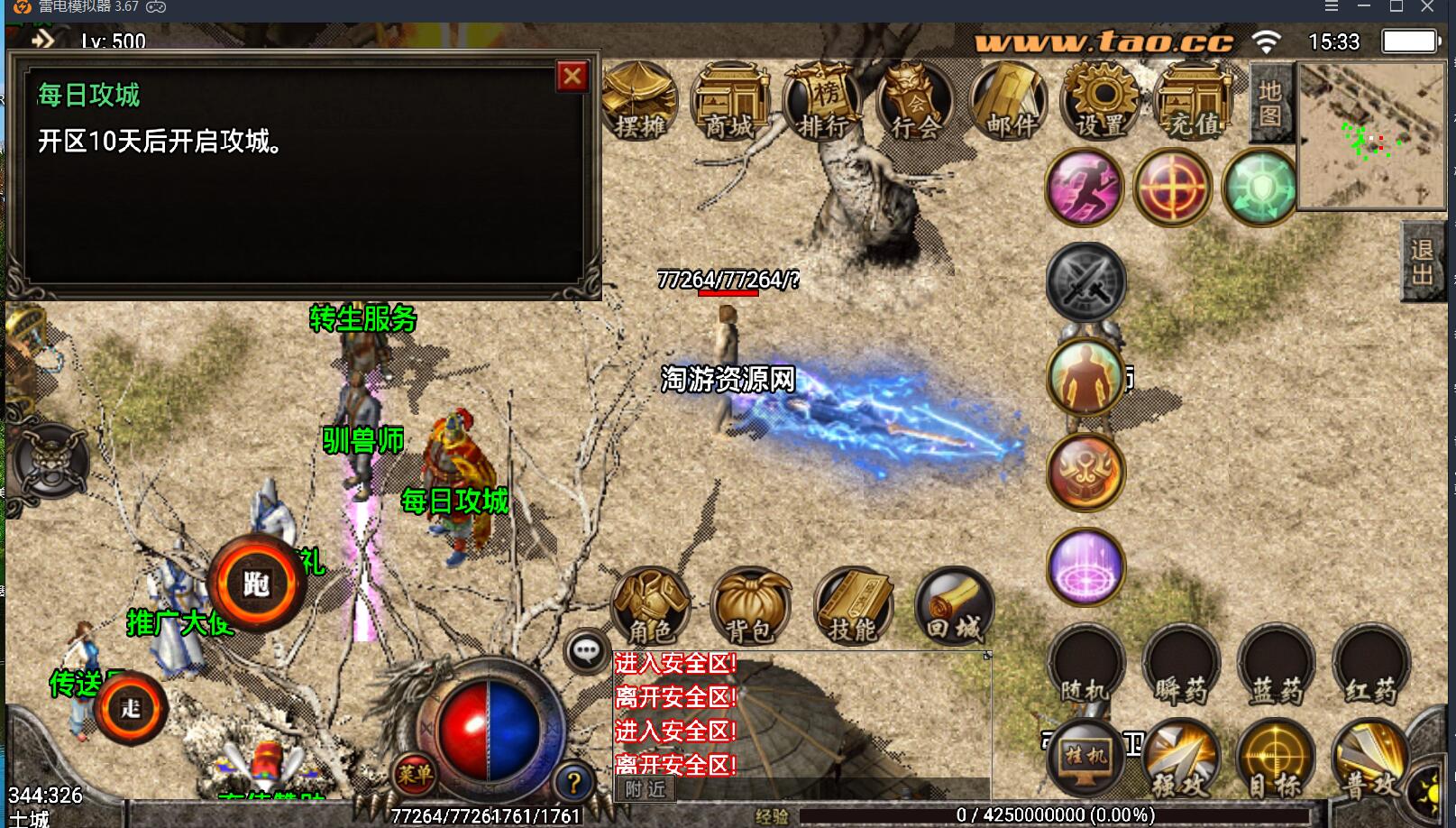Open the 充值 recharge shop
1456x828 pixels.
click(x=1194, y=101)
